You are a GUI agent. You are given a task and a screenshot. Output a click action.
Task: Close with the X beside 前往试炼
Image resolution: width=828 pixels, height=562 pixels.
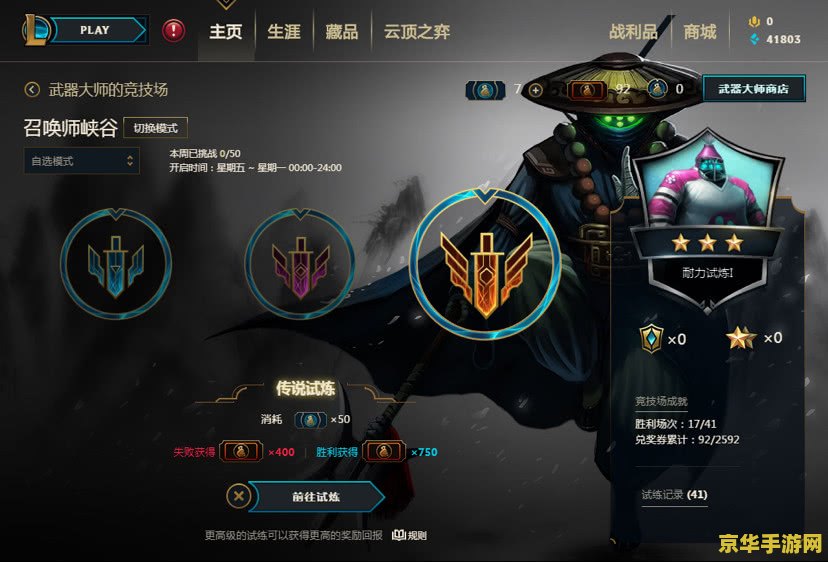237,496
